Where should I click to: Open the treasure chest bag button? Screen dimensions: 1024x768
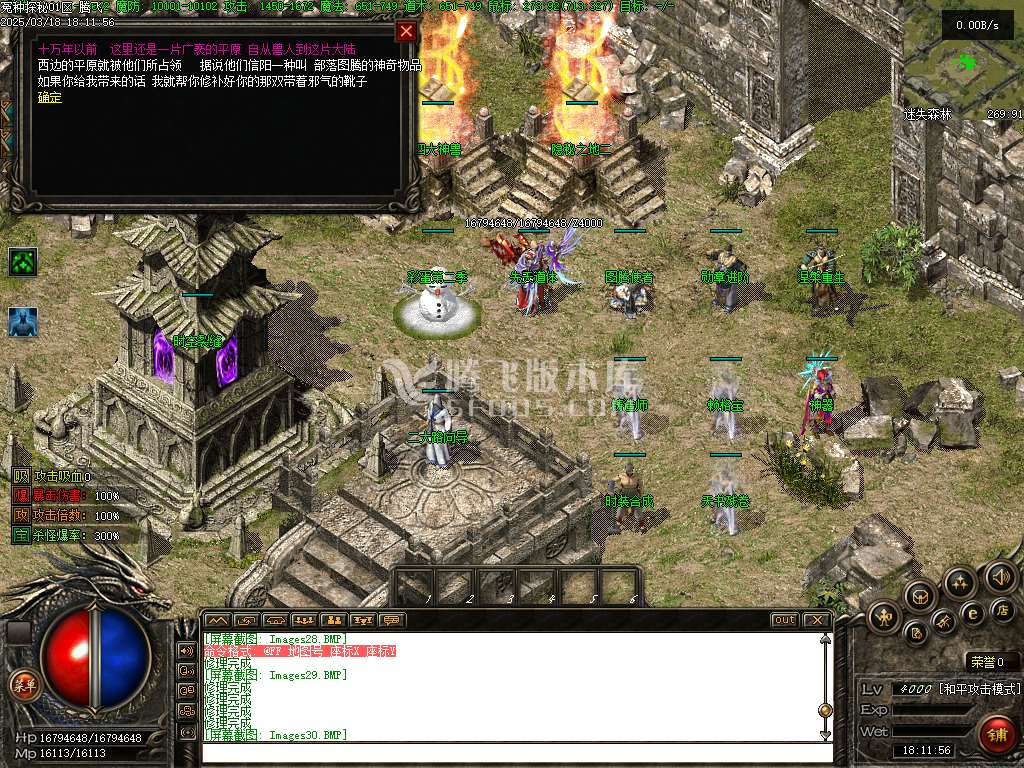click(x=919, y=596)
